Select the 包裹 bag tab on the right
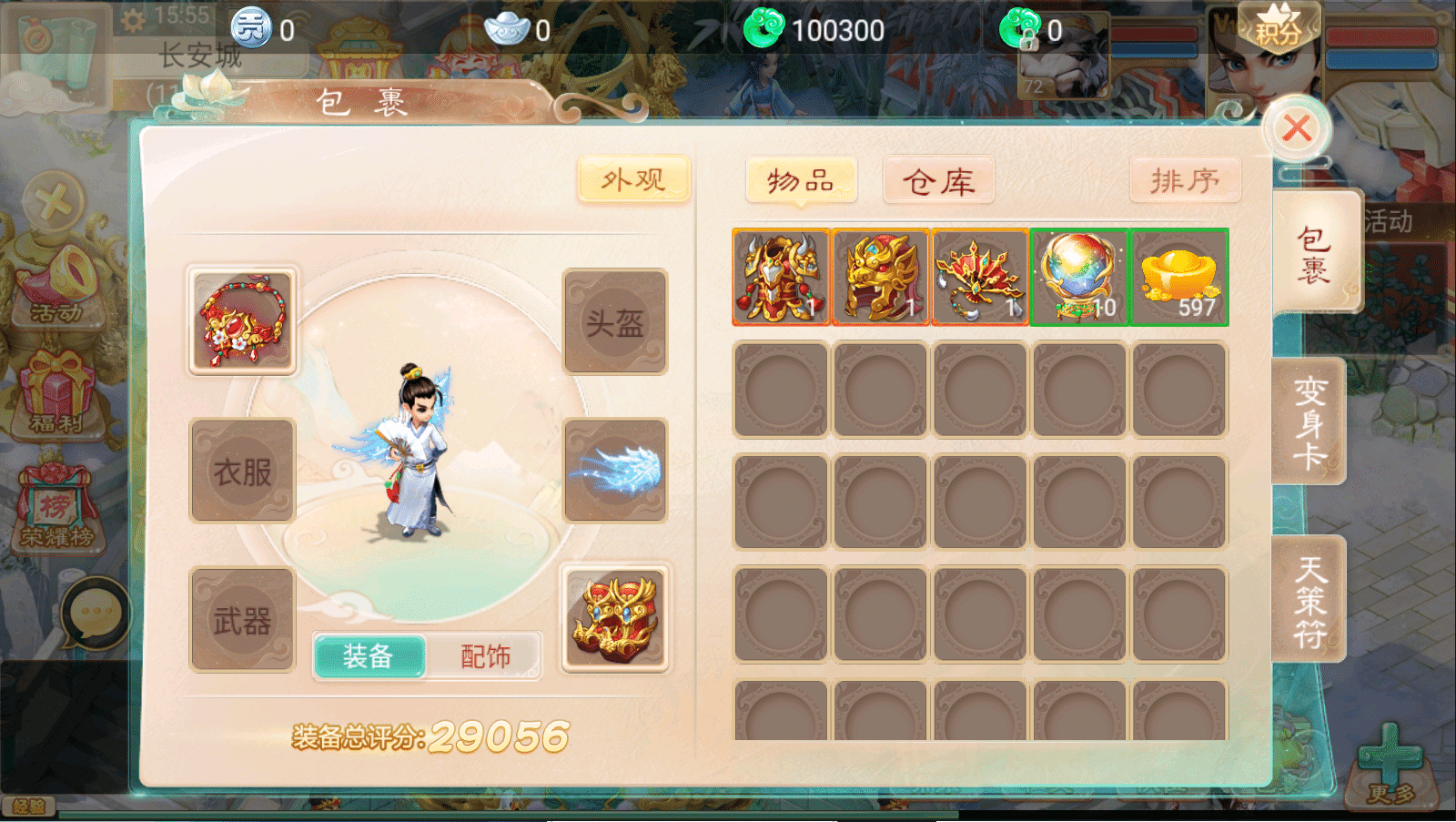Viewport: 1456px width, 822px height. click(x=1317, y=252)
